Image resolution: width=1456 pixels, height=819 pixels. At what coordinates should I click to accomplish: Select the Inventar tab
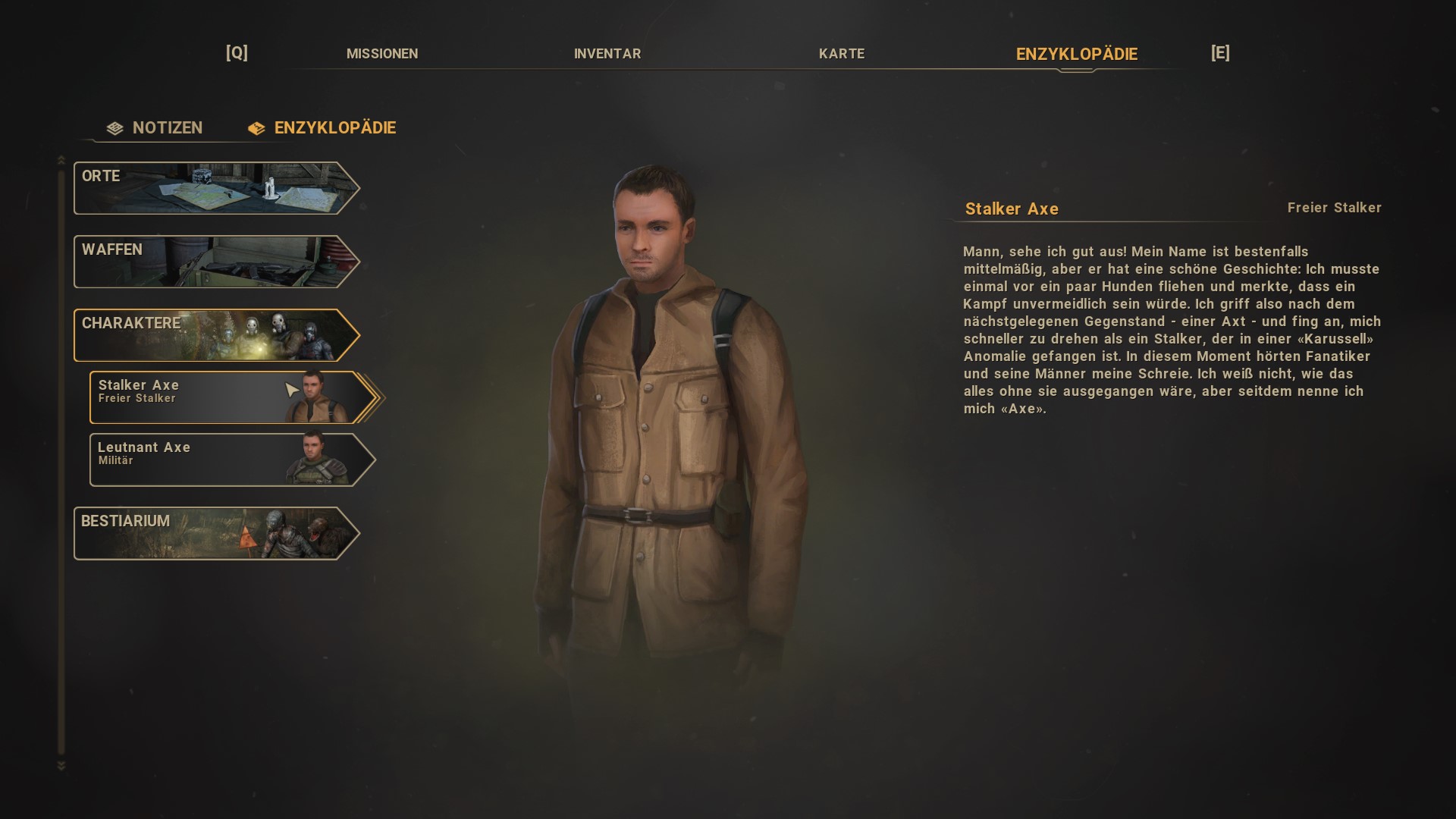(607, 54)
